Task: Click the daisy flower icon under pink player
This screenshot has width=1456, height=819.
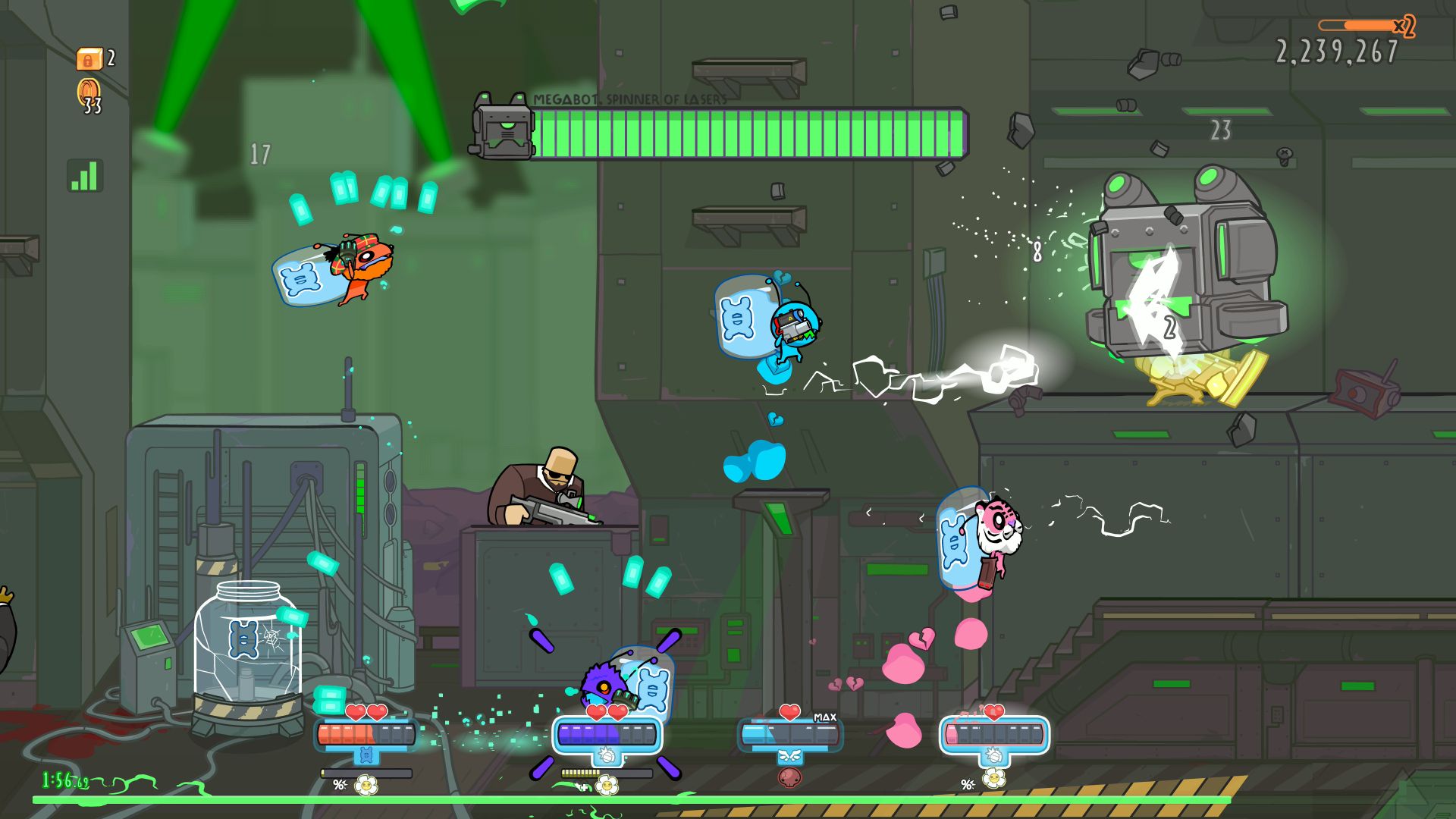Action: tap(993, 779)
